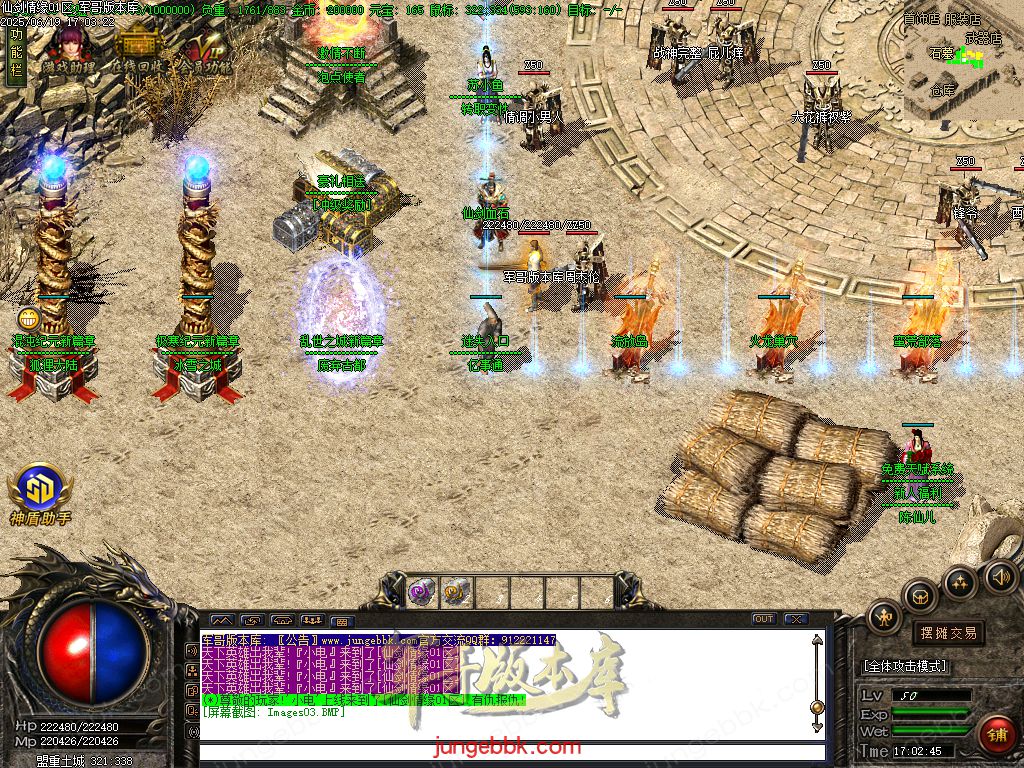The image size is (1024, 768).
Task: Select the purple item in the belt slot
Action: pyautogui.click(x=422, y=591)
